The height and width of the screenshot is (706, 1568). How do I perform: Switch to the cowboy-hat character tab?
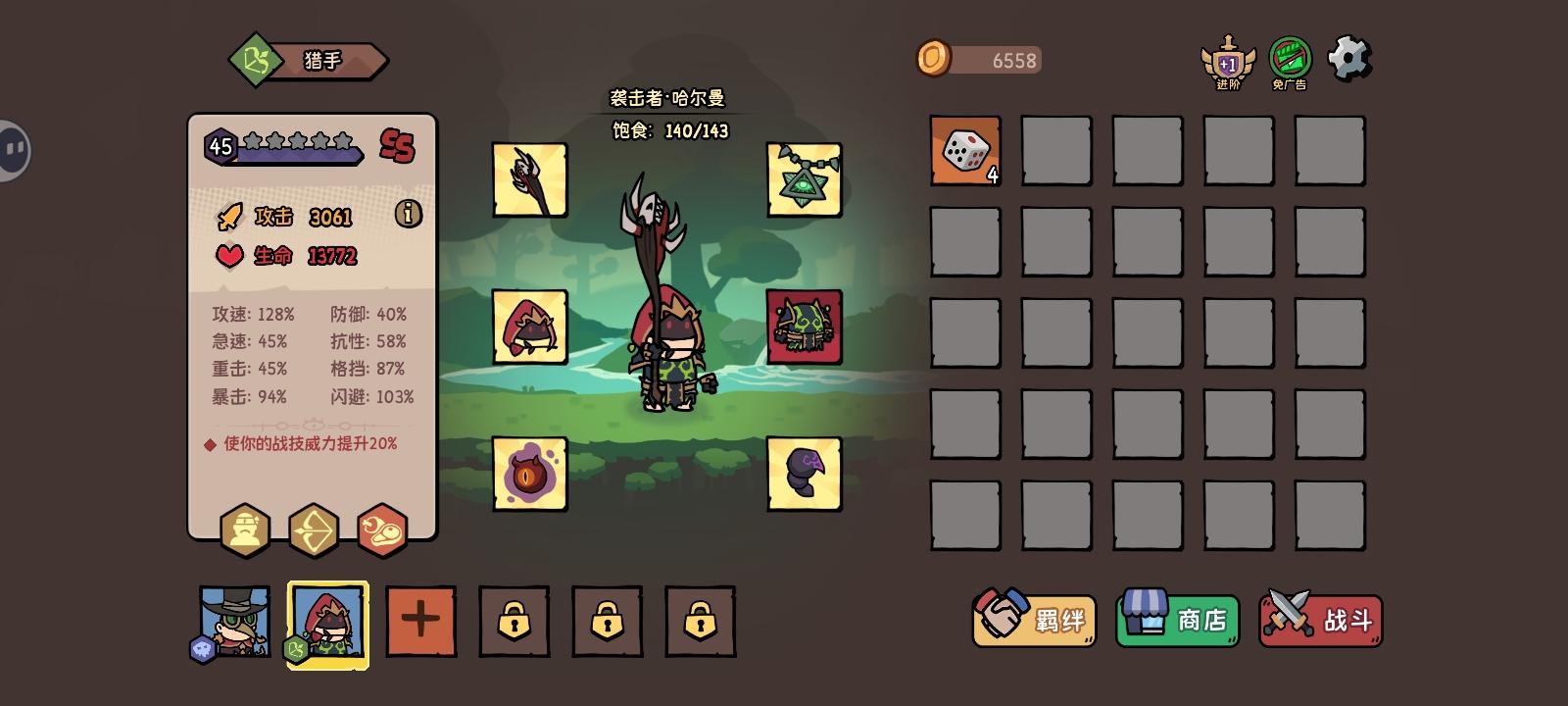tap(232, 621)
